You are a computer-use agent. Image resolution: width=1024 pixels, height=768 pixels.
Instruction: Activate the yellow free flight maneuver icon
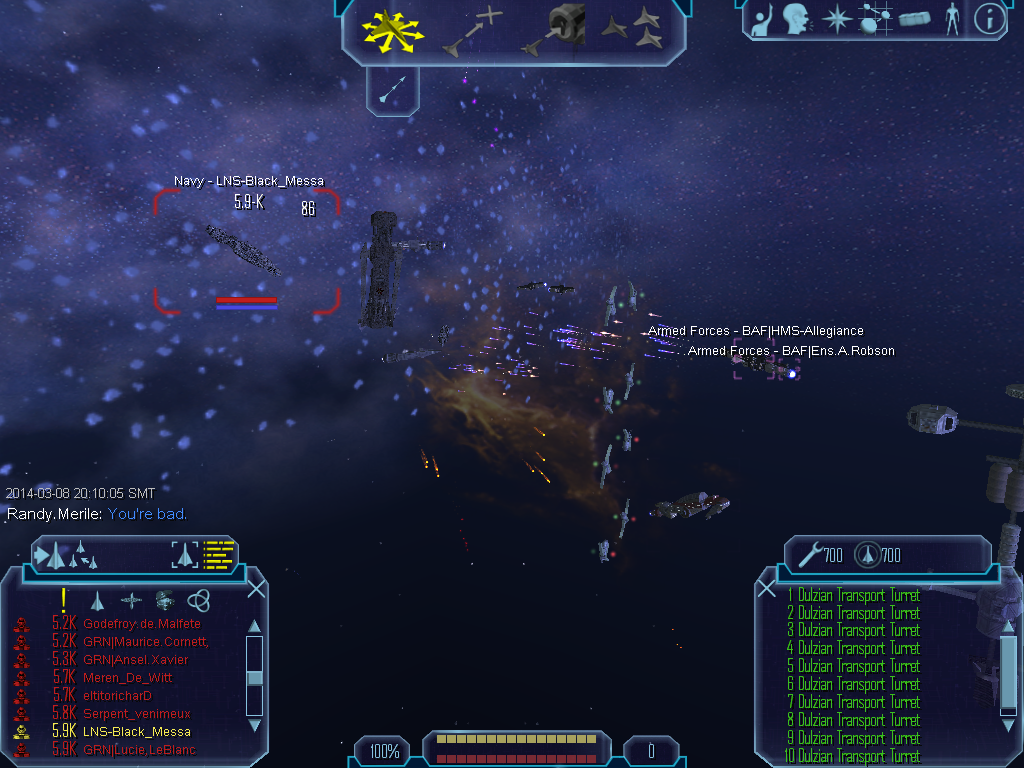[x=393, y=31]
